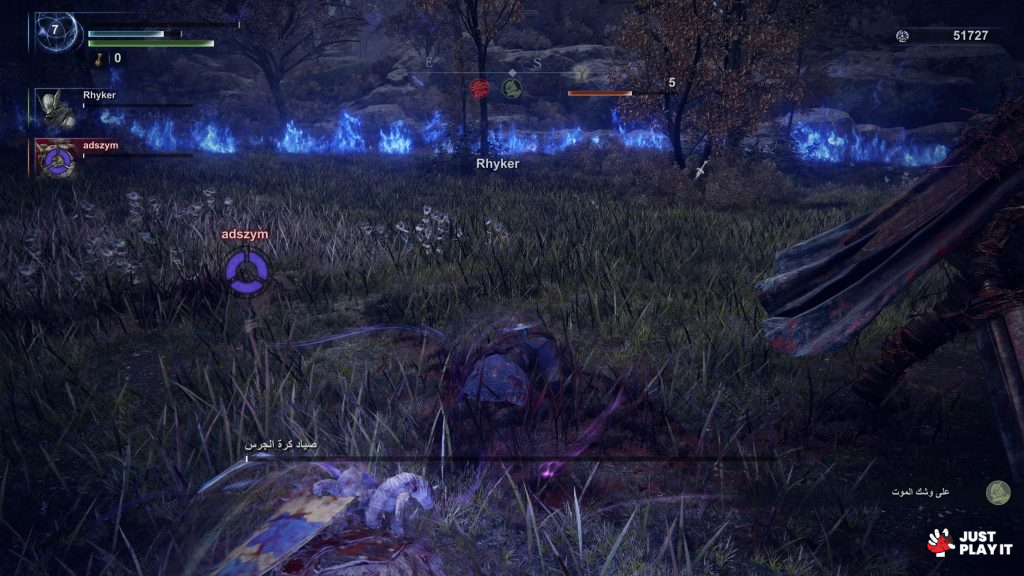The height and width of the screenshot is (576, 1024).
Task: Click the flask item icon
Action: [101, 59]
